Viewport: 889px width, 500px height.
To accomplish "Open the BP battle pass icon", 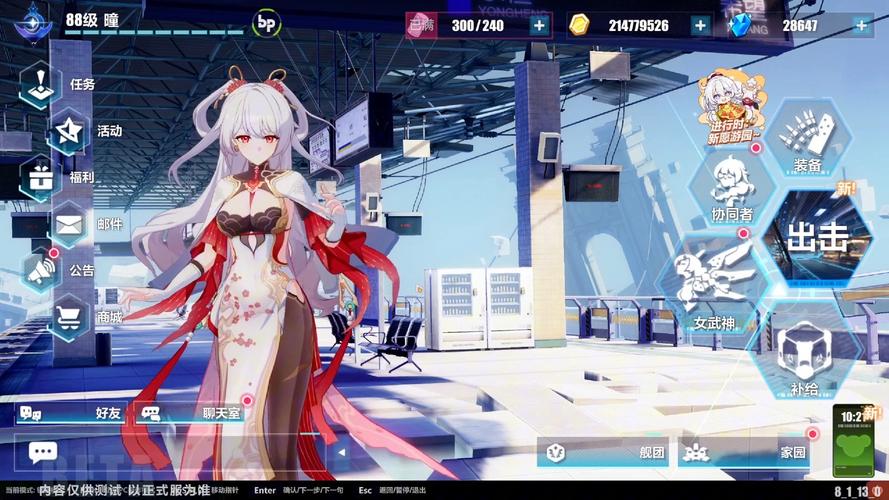I will click(267, 22).
